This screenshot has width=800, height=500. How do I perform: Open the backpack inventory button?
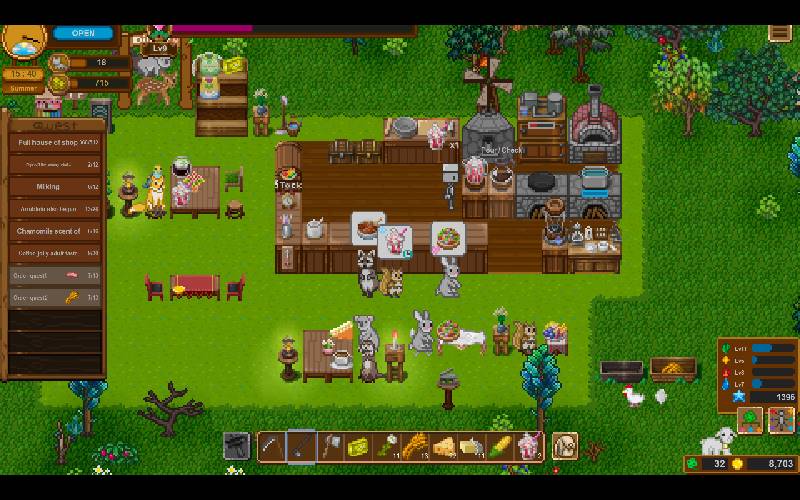point(565,446)
